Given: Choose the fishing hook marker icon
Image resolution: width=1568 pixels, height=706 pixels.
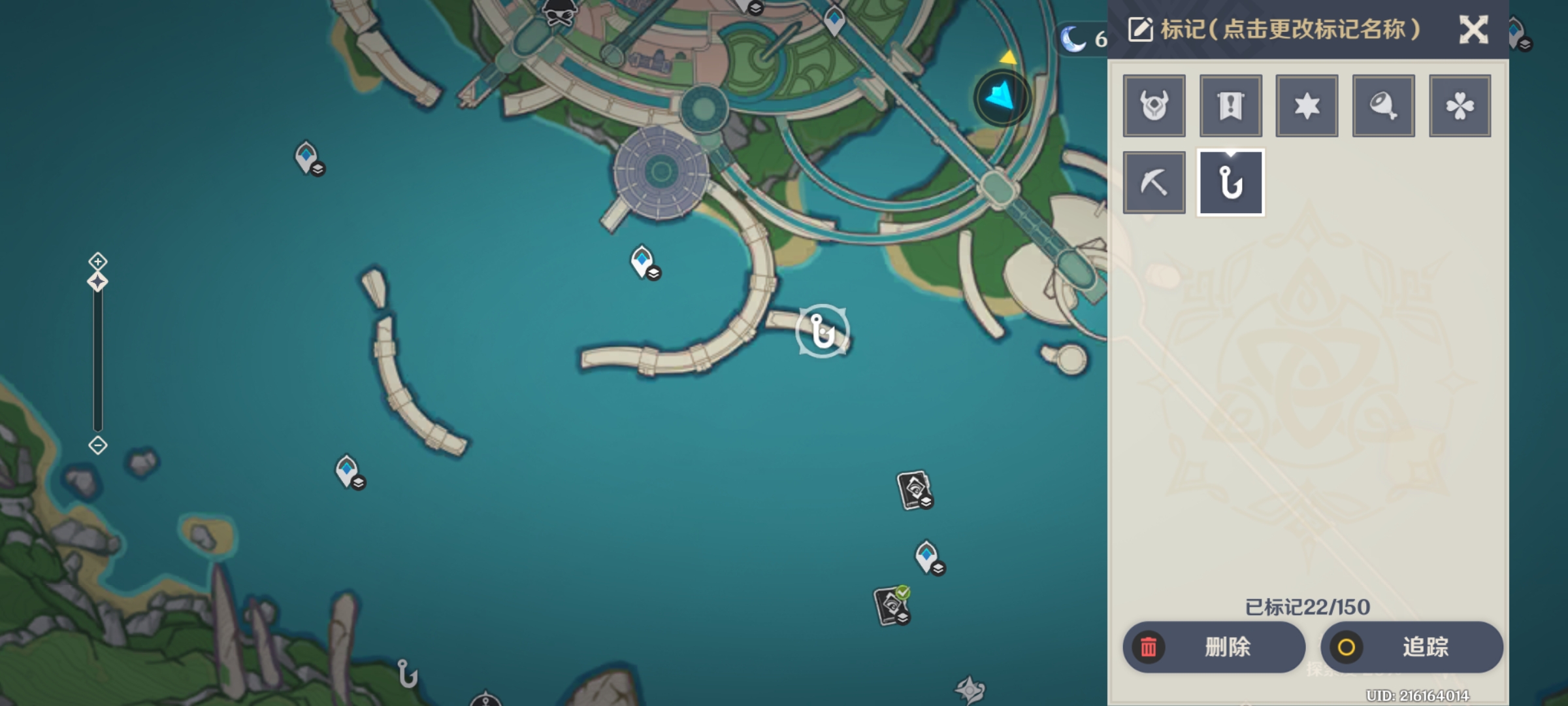Looking at the screenshot, I should coord(1230,182).
